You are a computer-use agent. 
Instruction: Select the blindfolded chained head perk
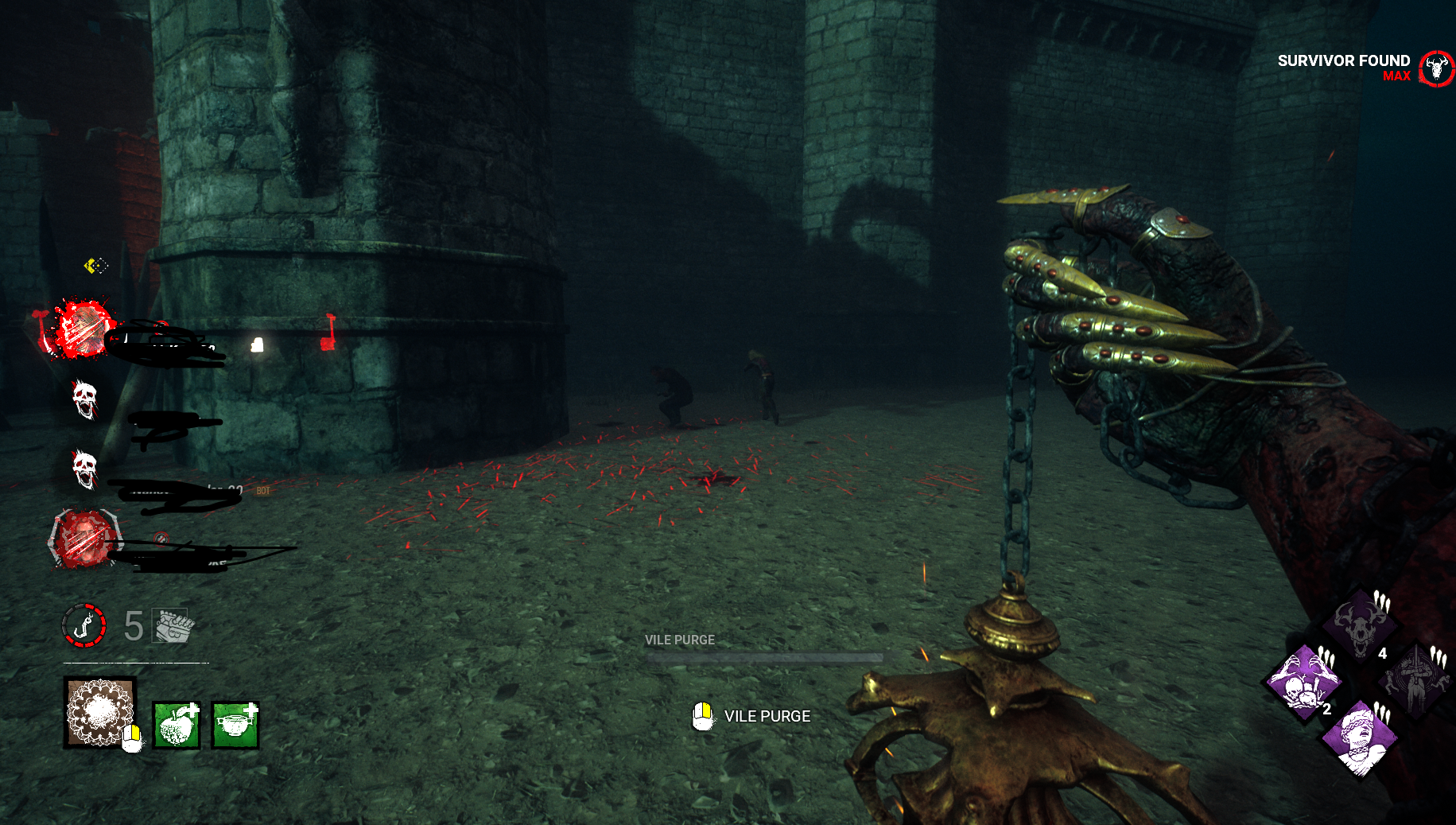pos(1360,737)
